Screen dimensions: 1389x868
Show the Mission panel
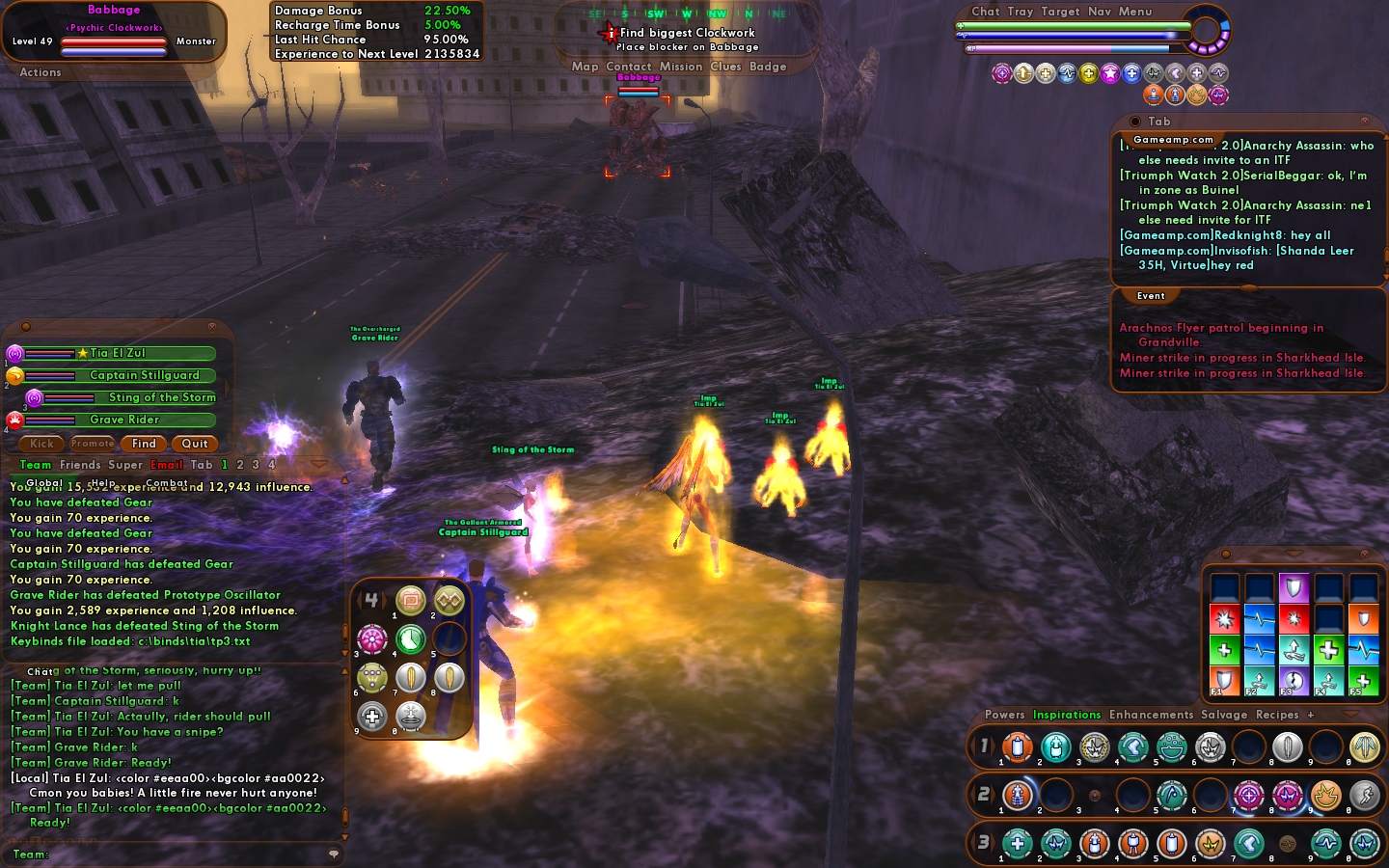pos(681,67)
